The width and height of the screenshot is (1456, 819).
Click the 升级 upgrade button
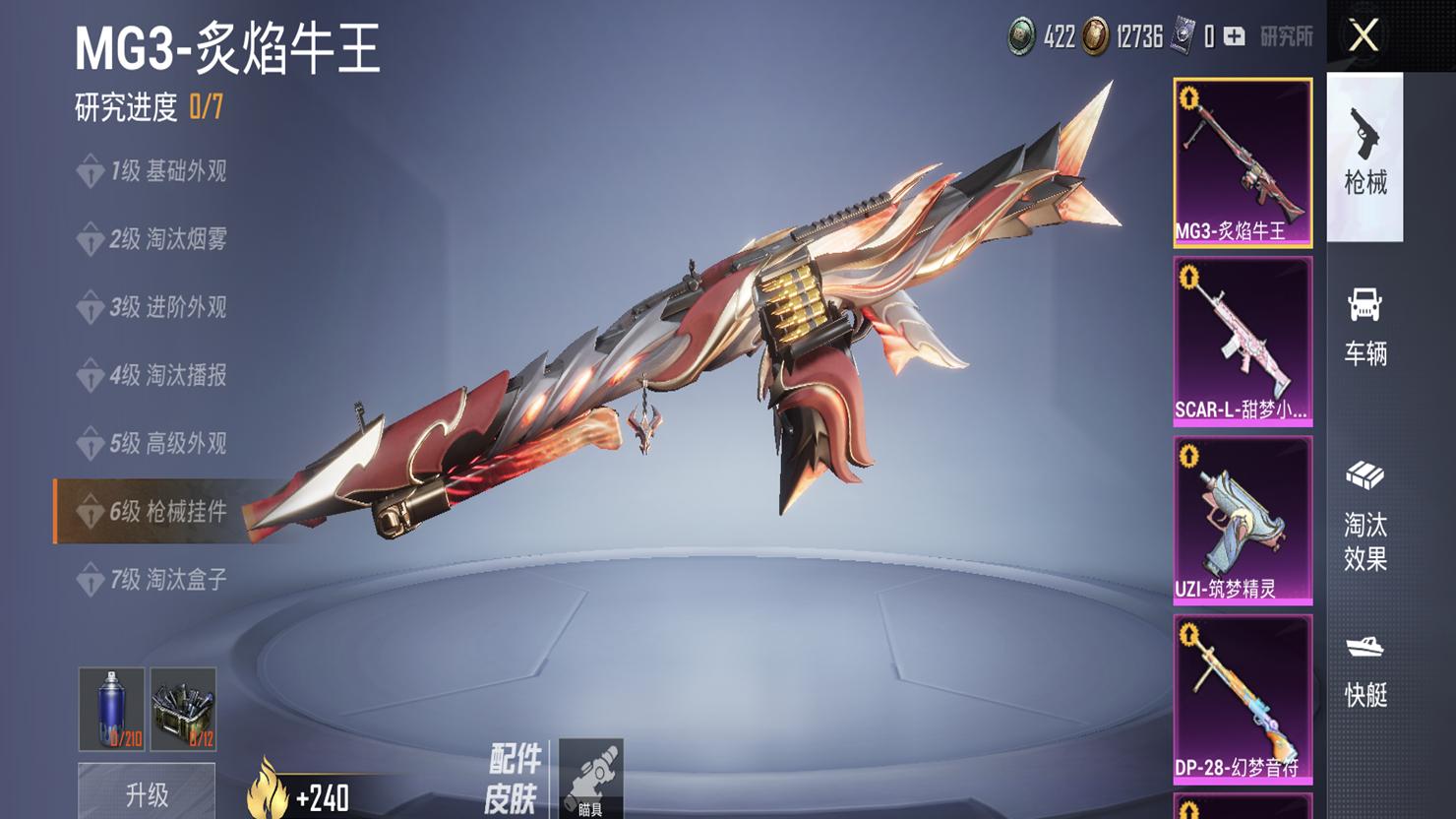pyautogui.click(x=147, y=793)
